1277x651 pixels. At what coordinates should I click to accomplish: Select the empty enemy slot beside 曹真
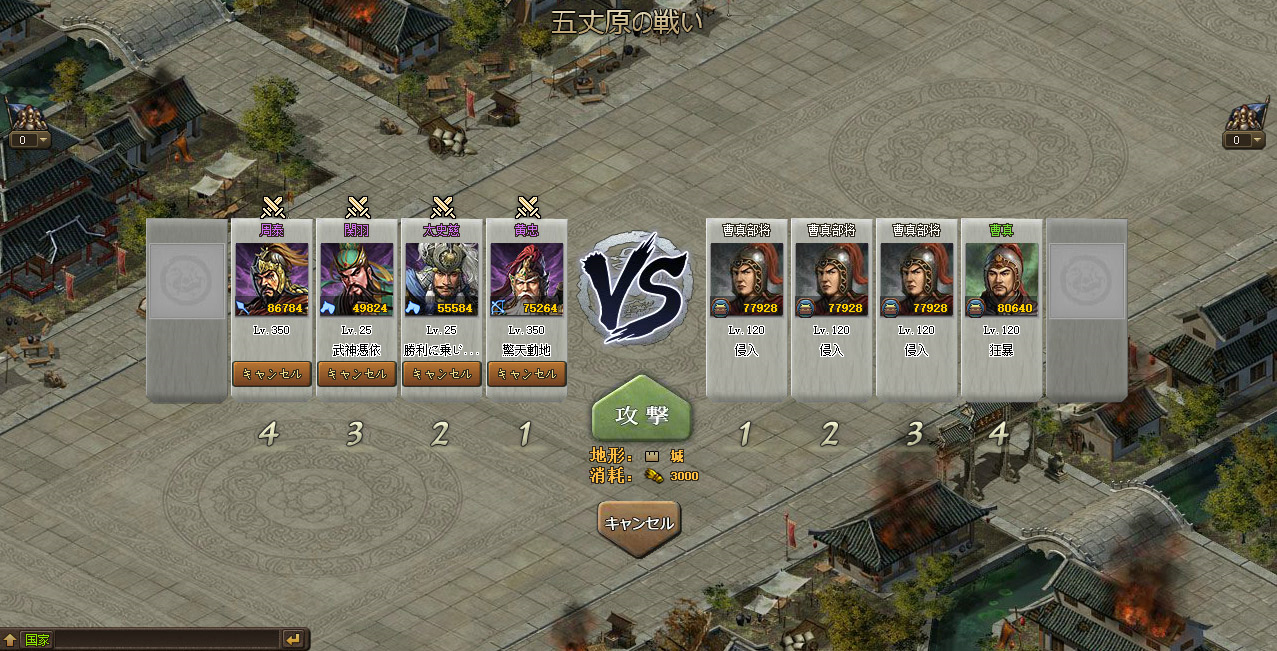pyautogui.click(x=1086, y=310)
